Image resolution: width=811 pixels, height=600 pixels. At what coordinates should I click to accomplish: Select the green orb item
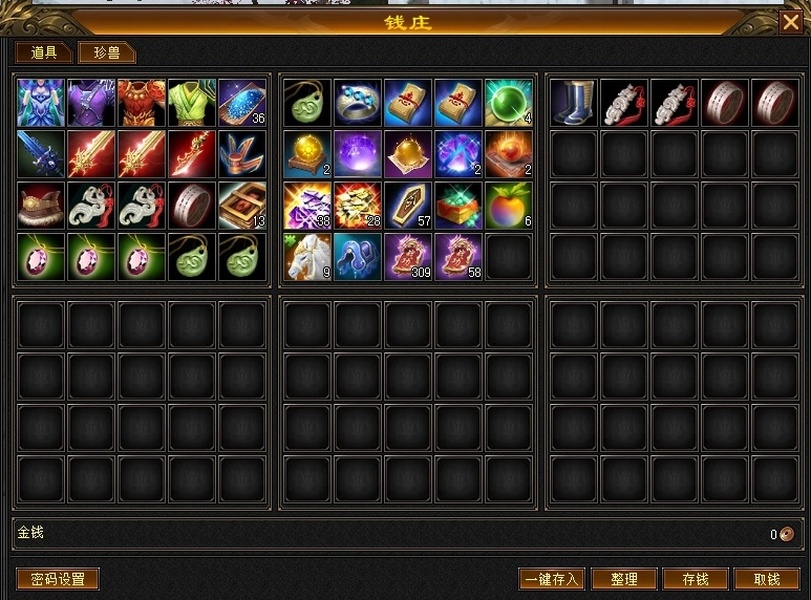click(x=509, y=103)
